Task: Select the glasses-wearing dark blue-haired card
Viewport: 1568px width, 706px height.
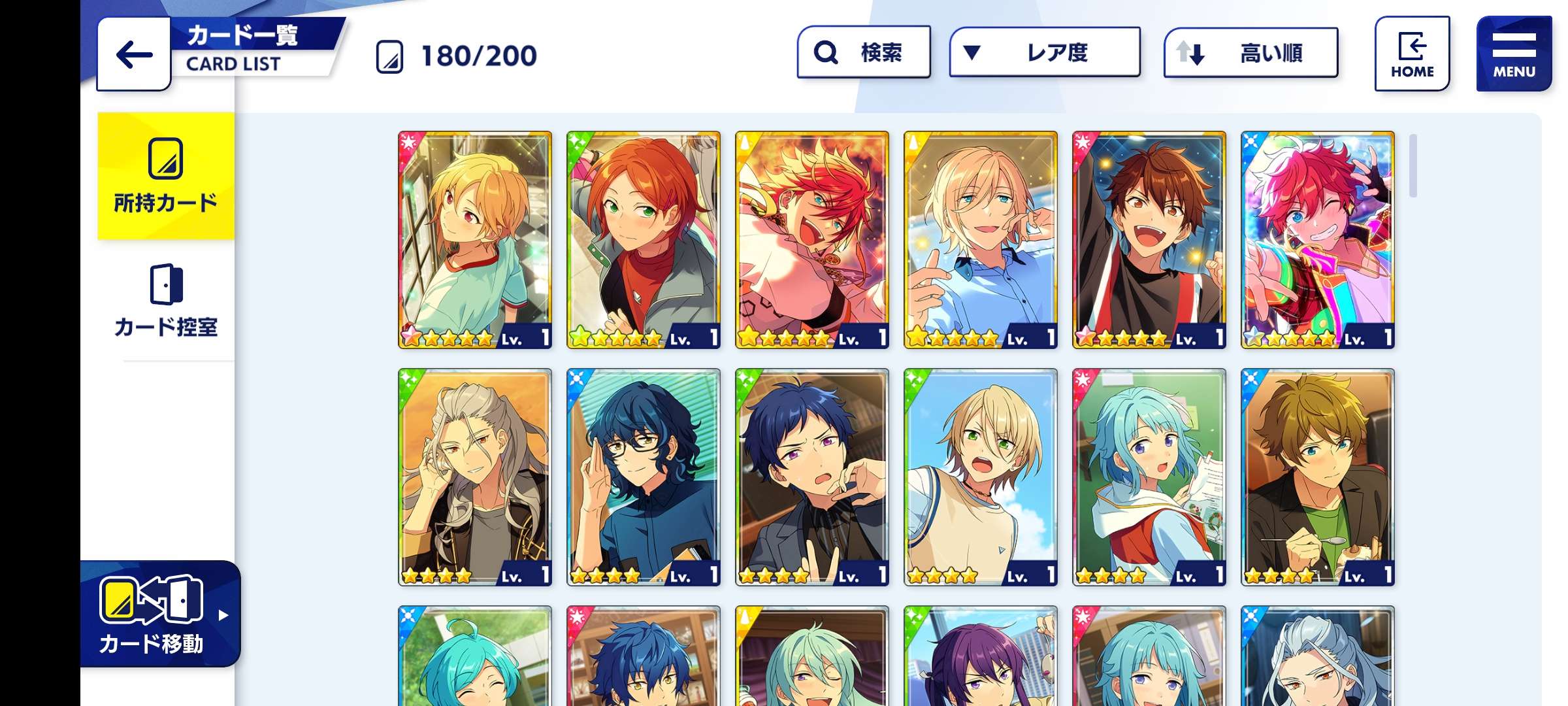Action: click(x=644, y=477)
